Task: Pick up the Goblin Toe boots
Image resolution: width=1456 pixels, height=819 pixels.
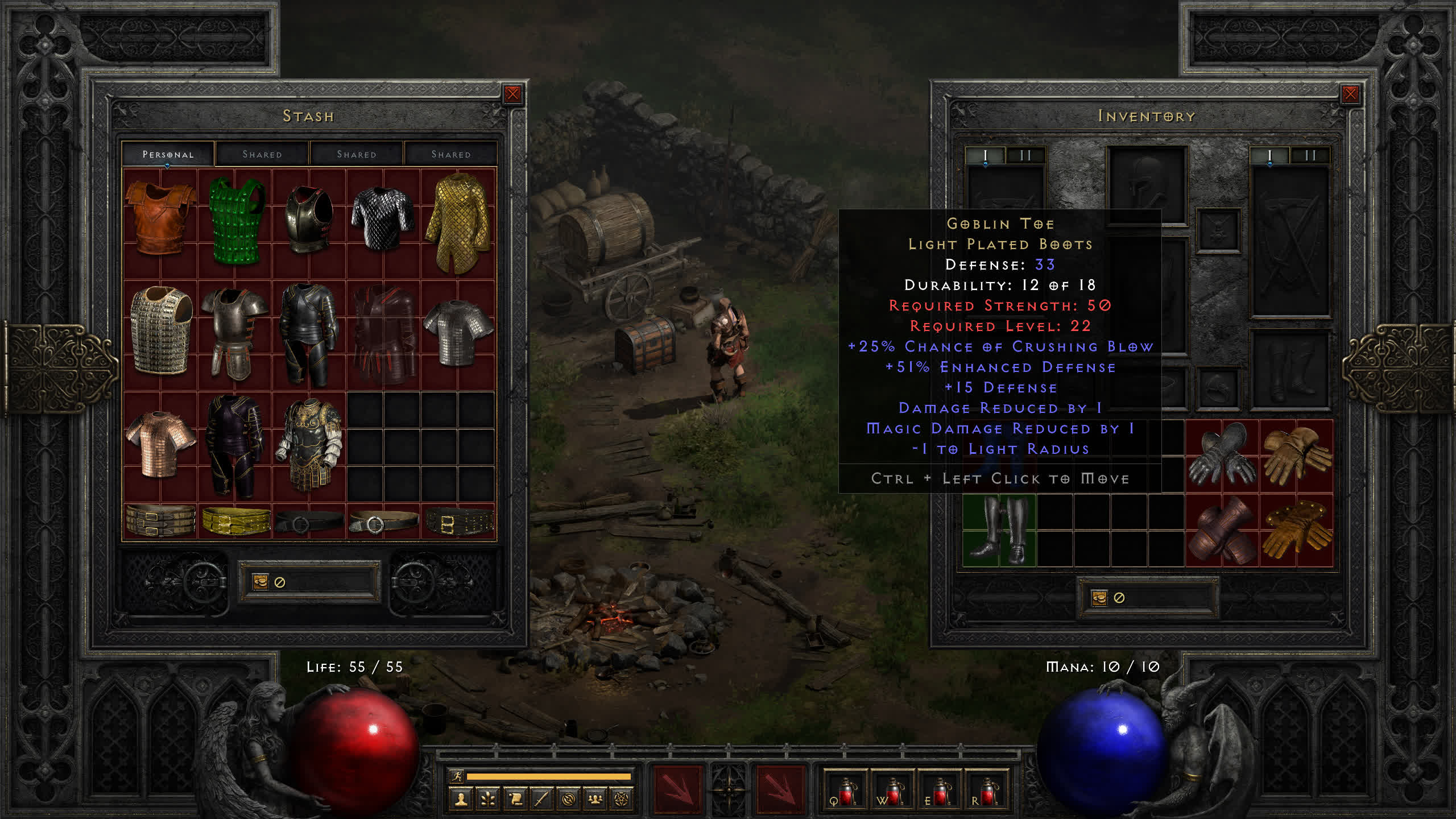Action: 998,530
